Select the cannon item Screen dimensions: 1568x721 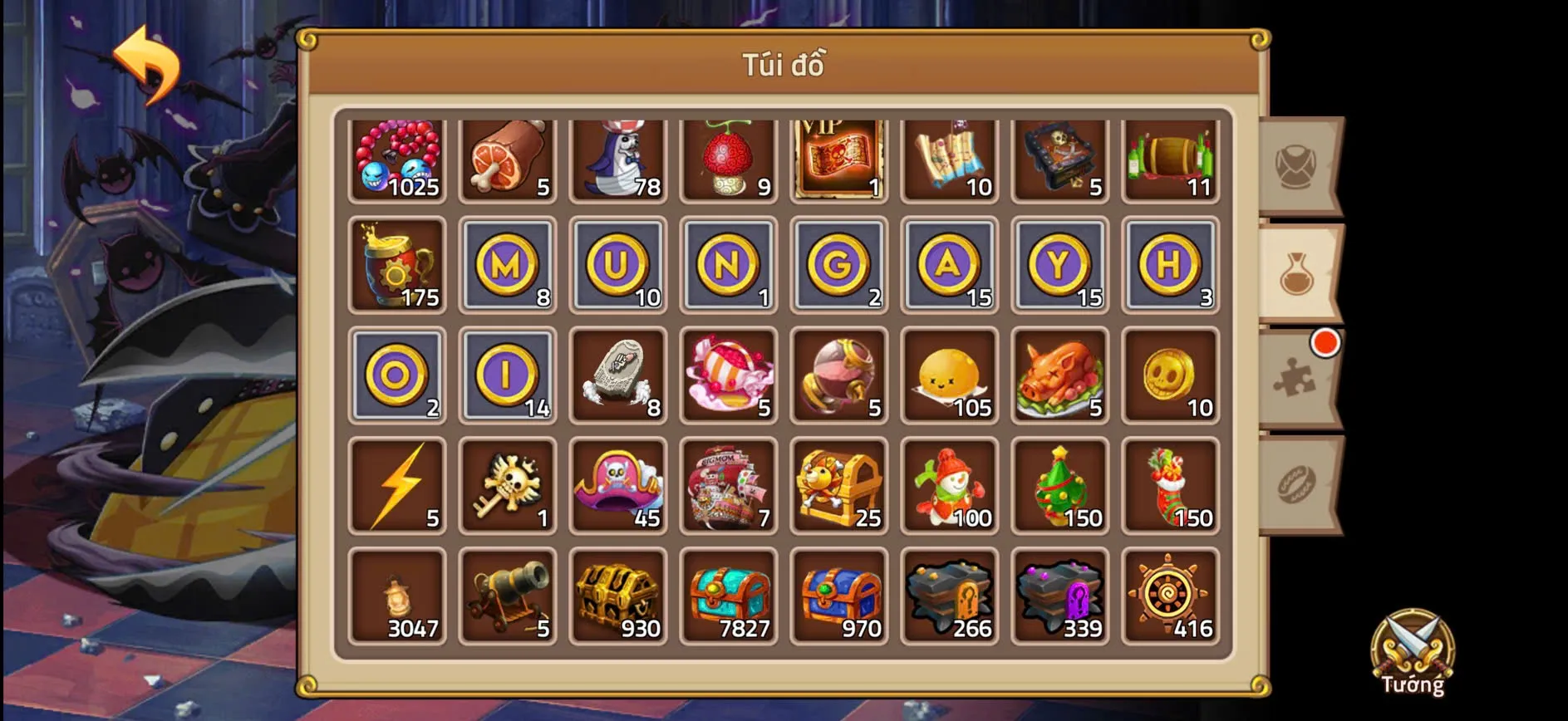tap(508, 596)
